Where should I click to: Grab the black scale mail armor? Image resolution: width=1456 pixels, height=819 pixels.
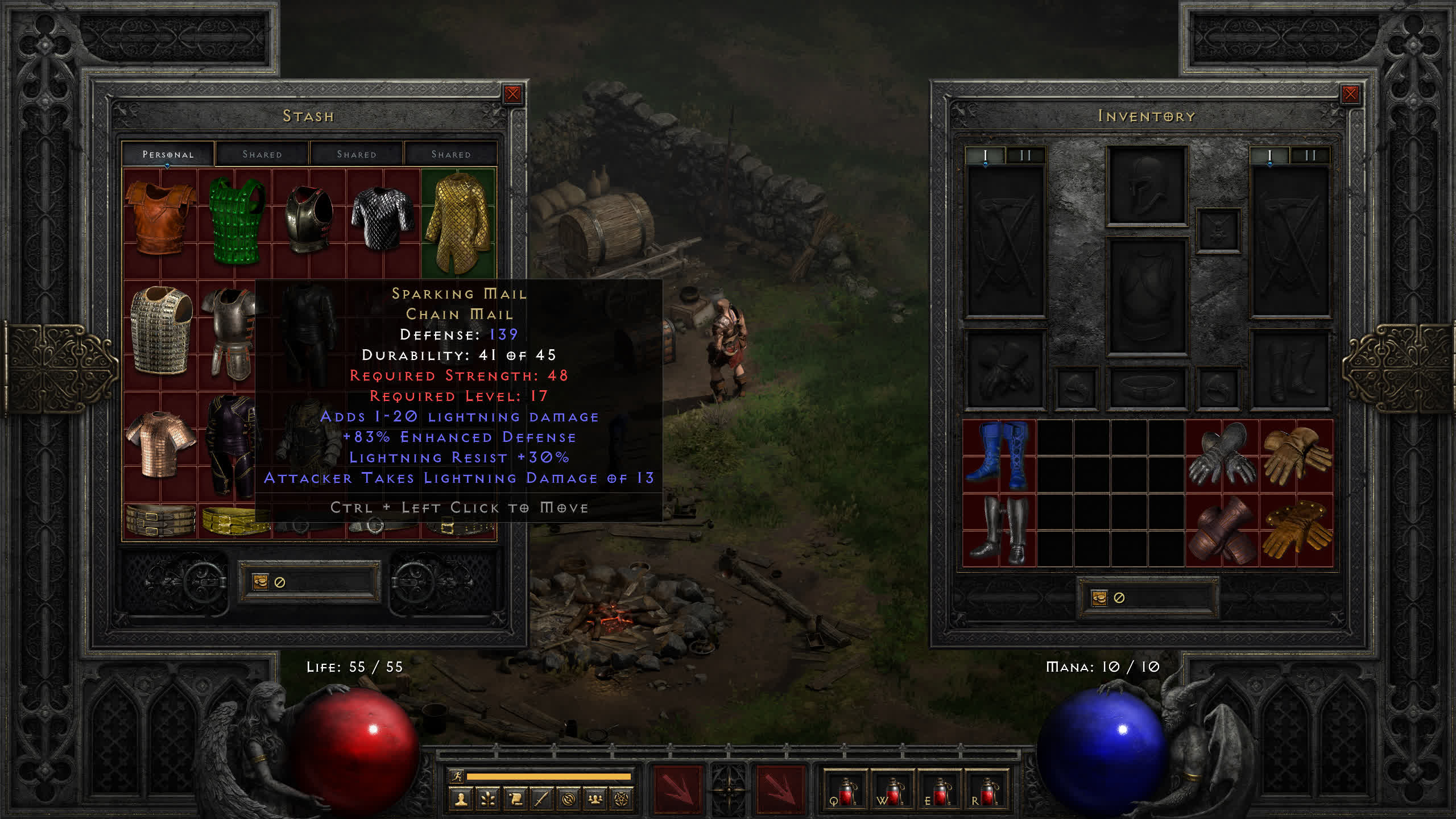pyautogui.click(x=382, y=219)
